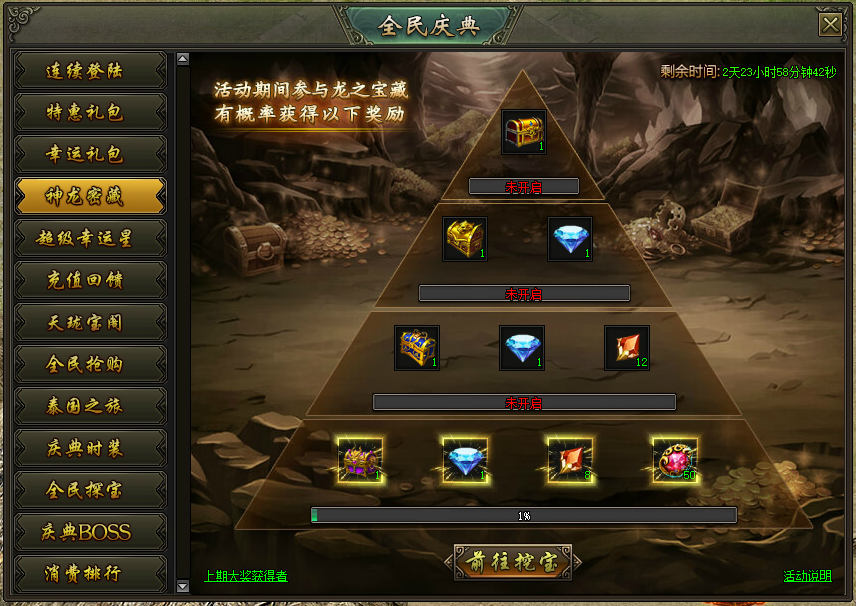Open the 活动说明 link

807,576
